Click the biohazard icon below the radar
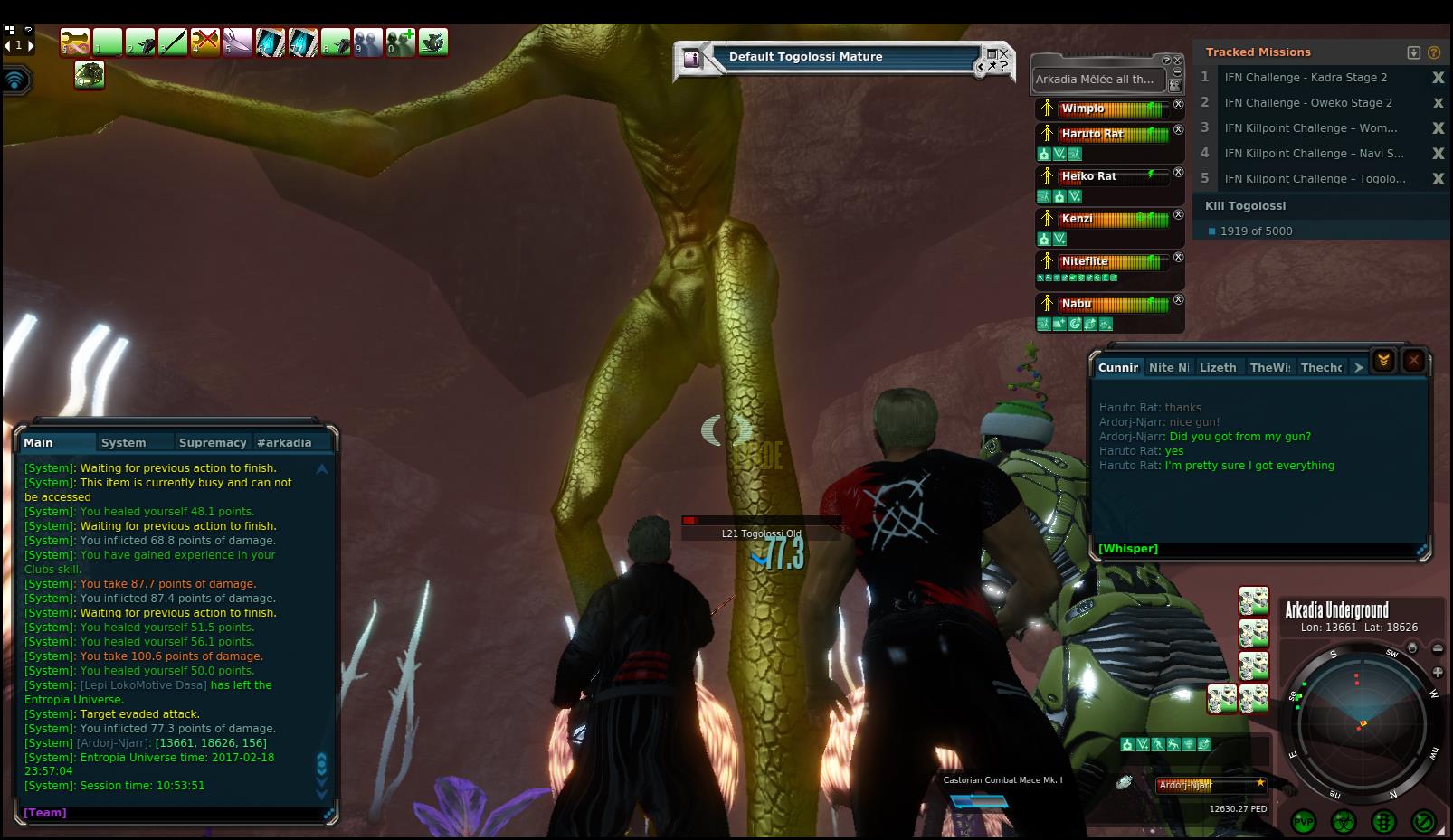 [x=1344, y=821]
